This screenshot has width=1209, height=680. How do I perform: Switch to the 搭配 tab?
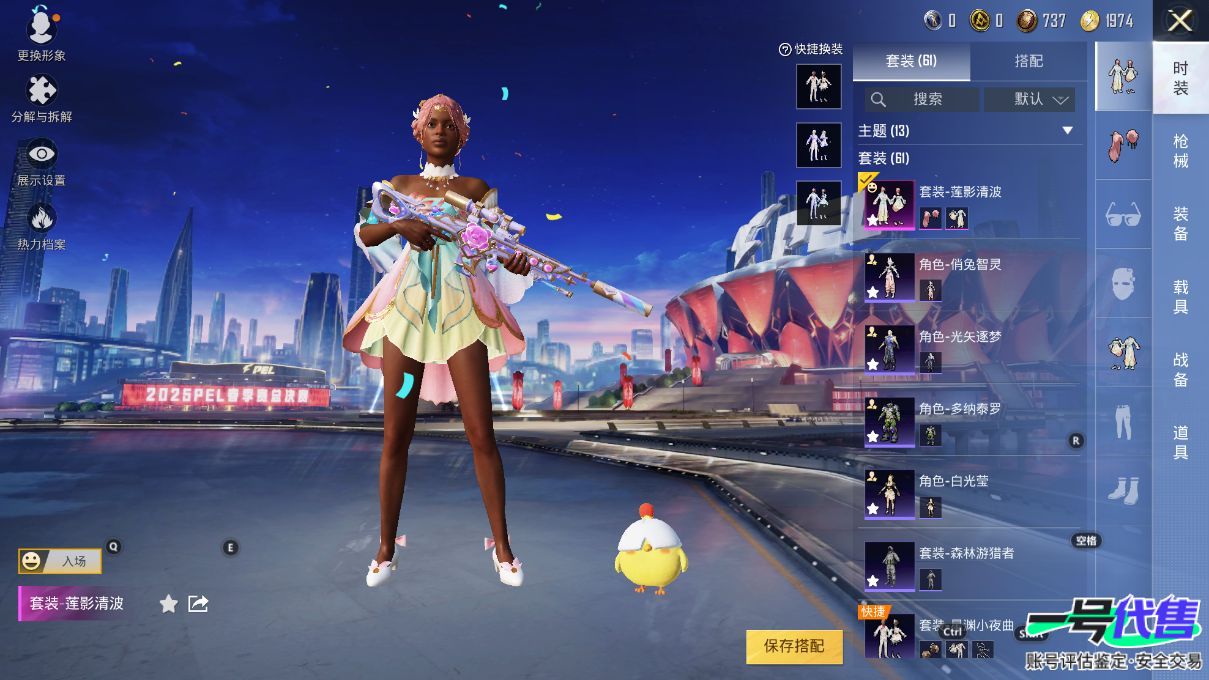click(1028, 61)
